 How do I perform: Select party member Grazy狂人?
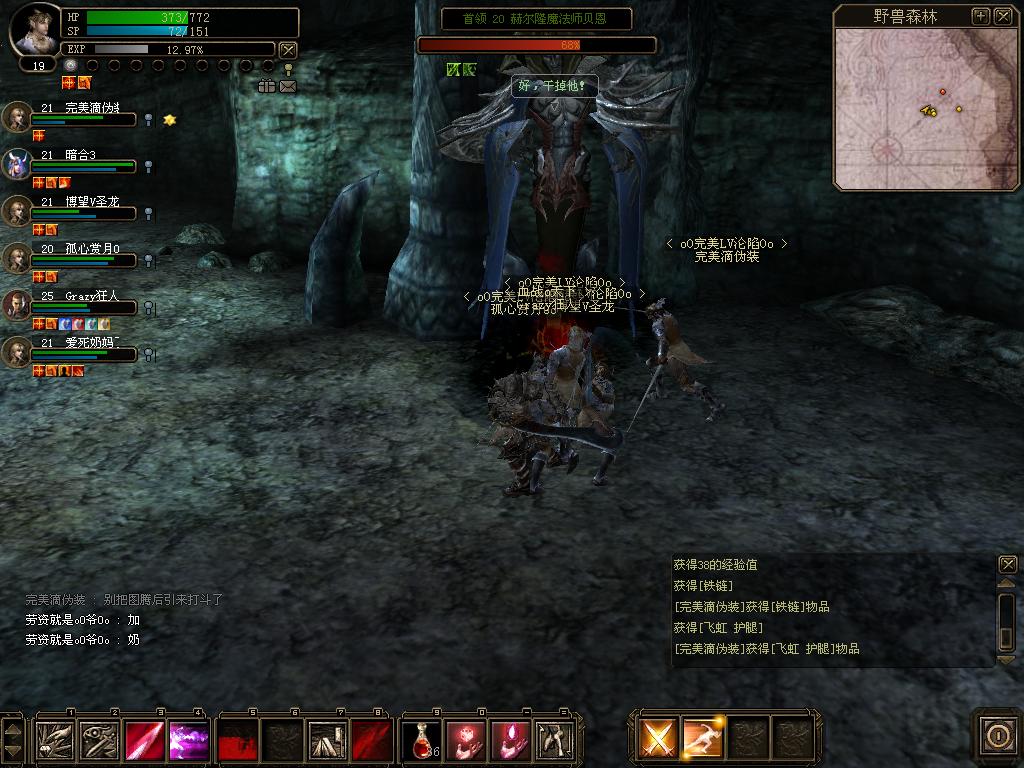(18, 305)
